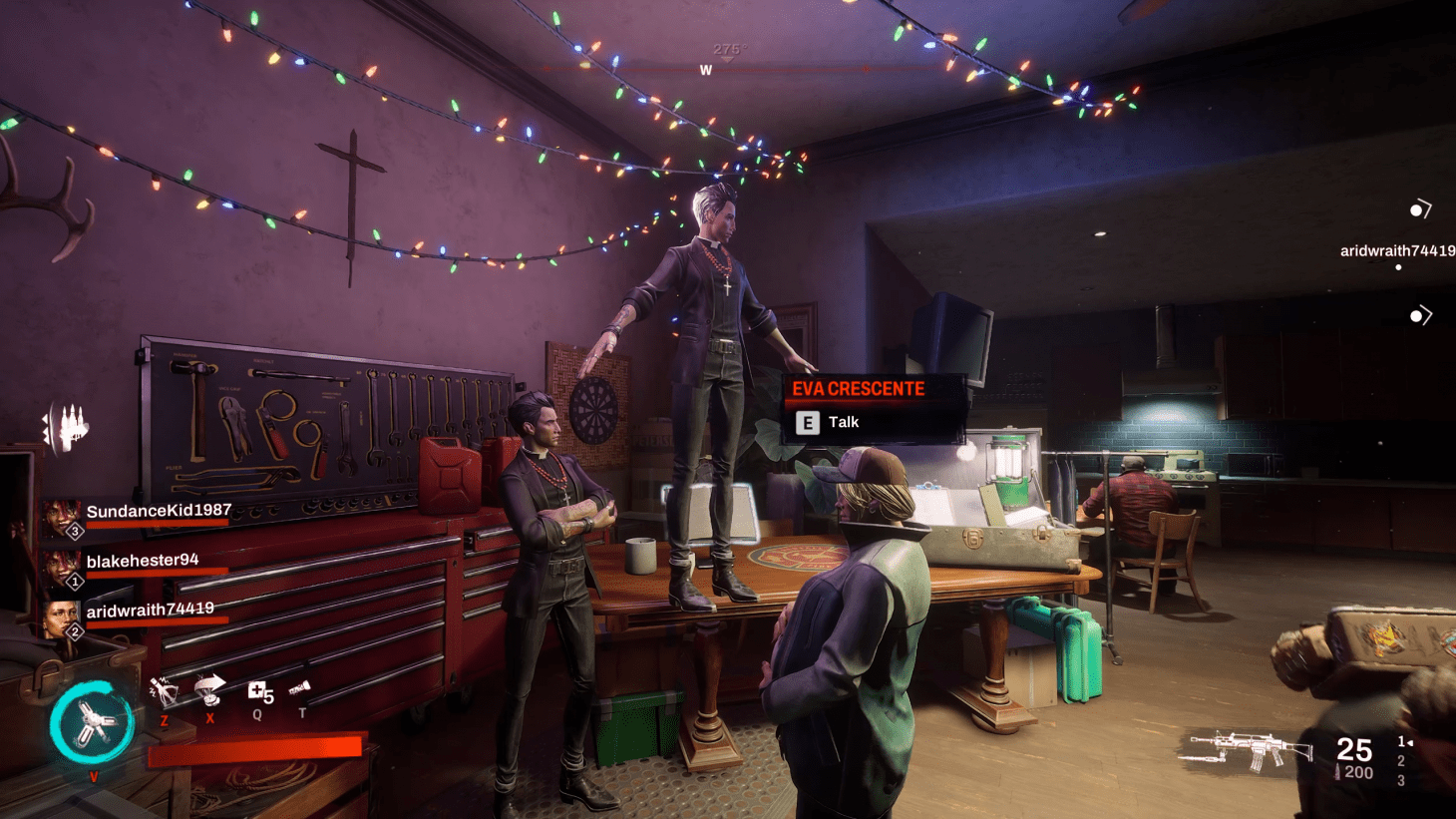The height and width of the screenshot is (819, 1456).
Task: Toggle the flashlight icon
Action: pos(300,688)
